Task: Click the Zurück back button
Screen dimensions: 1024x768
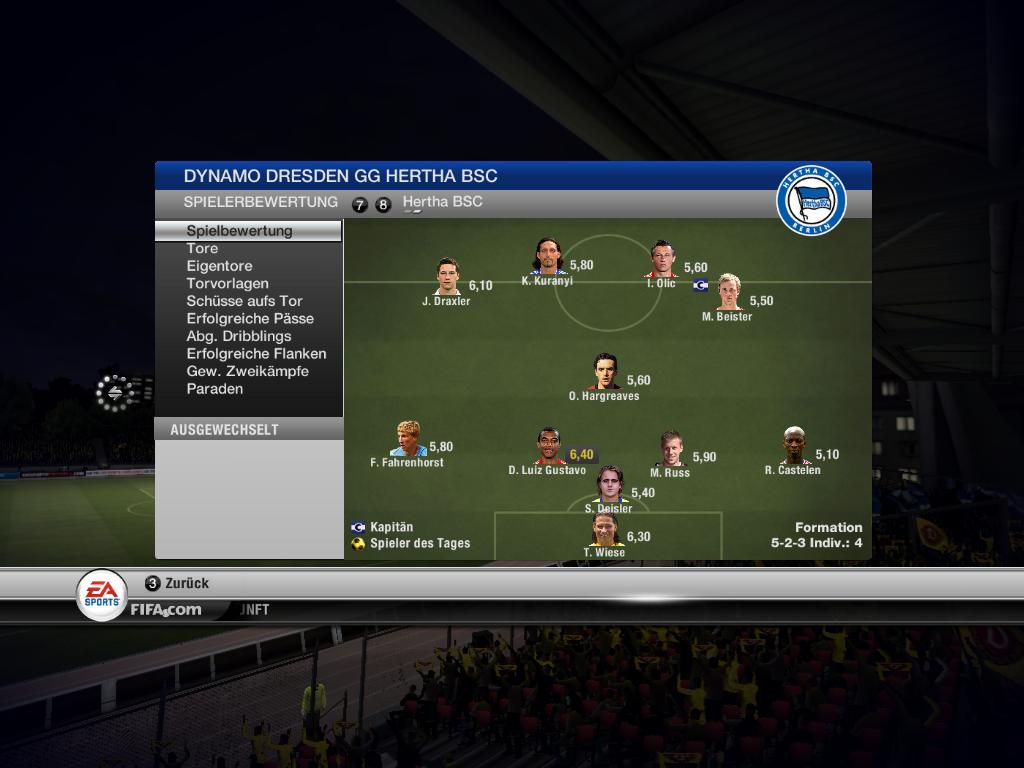Action: tap(177, 583)
